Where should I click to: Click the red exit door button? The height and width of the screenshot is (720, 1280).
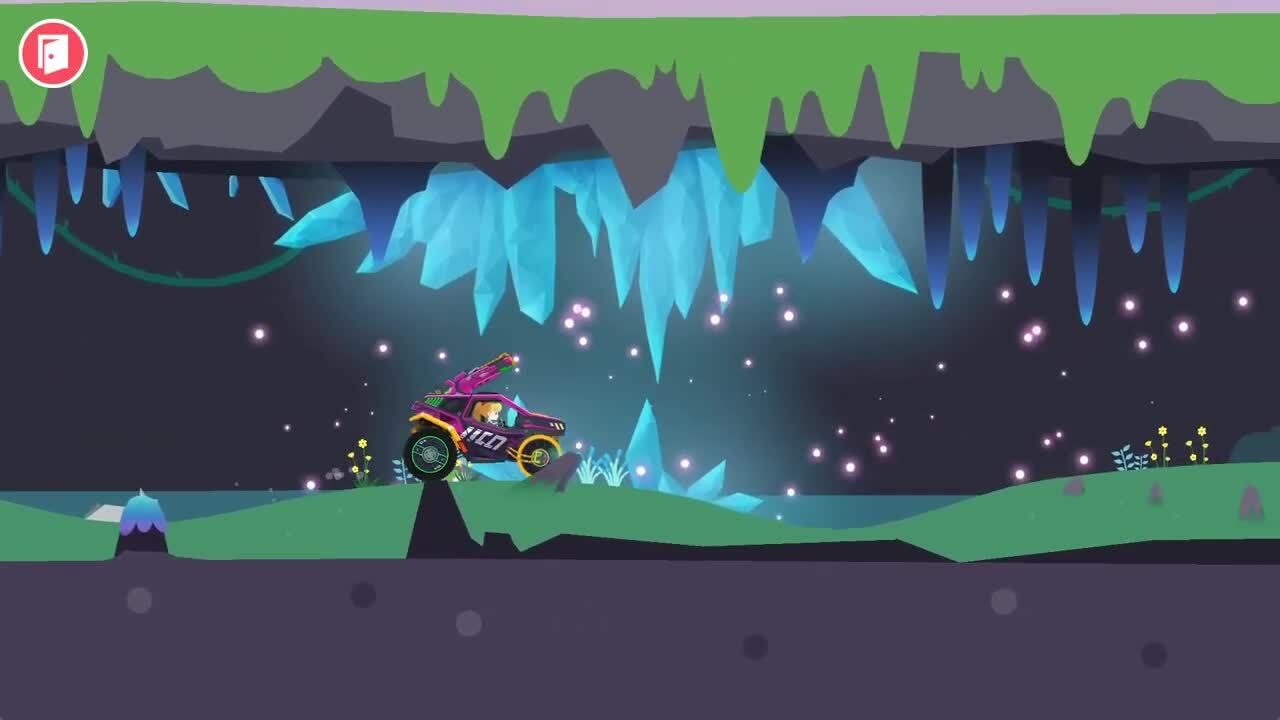tap(53, 53)
